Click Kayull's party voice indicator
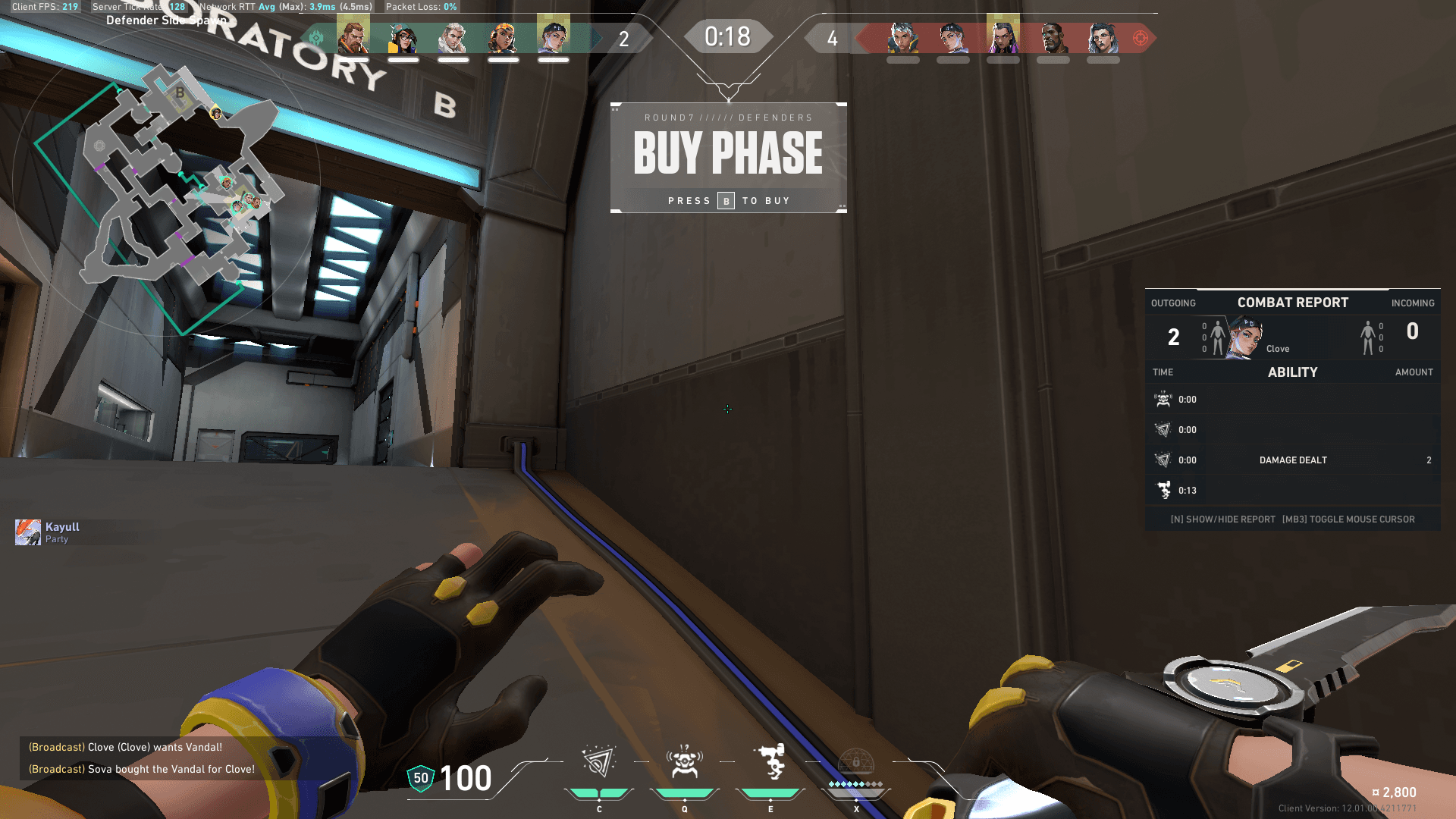The image size is (1456, 819). (x=28, y=532)
